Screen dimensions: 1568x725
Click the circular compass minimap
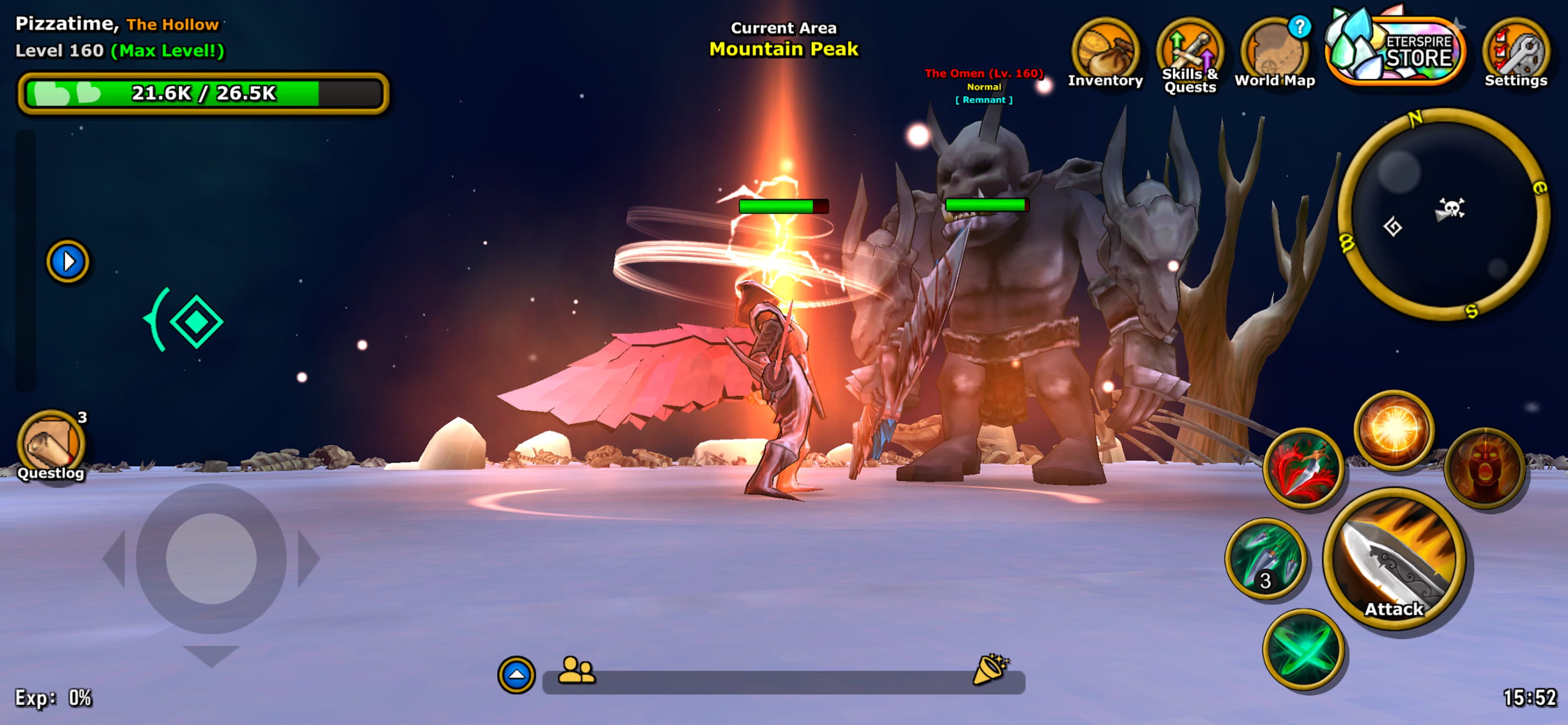1444,214
